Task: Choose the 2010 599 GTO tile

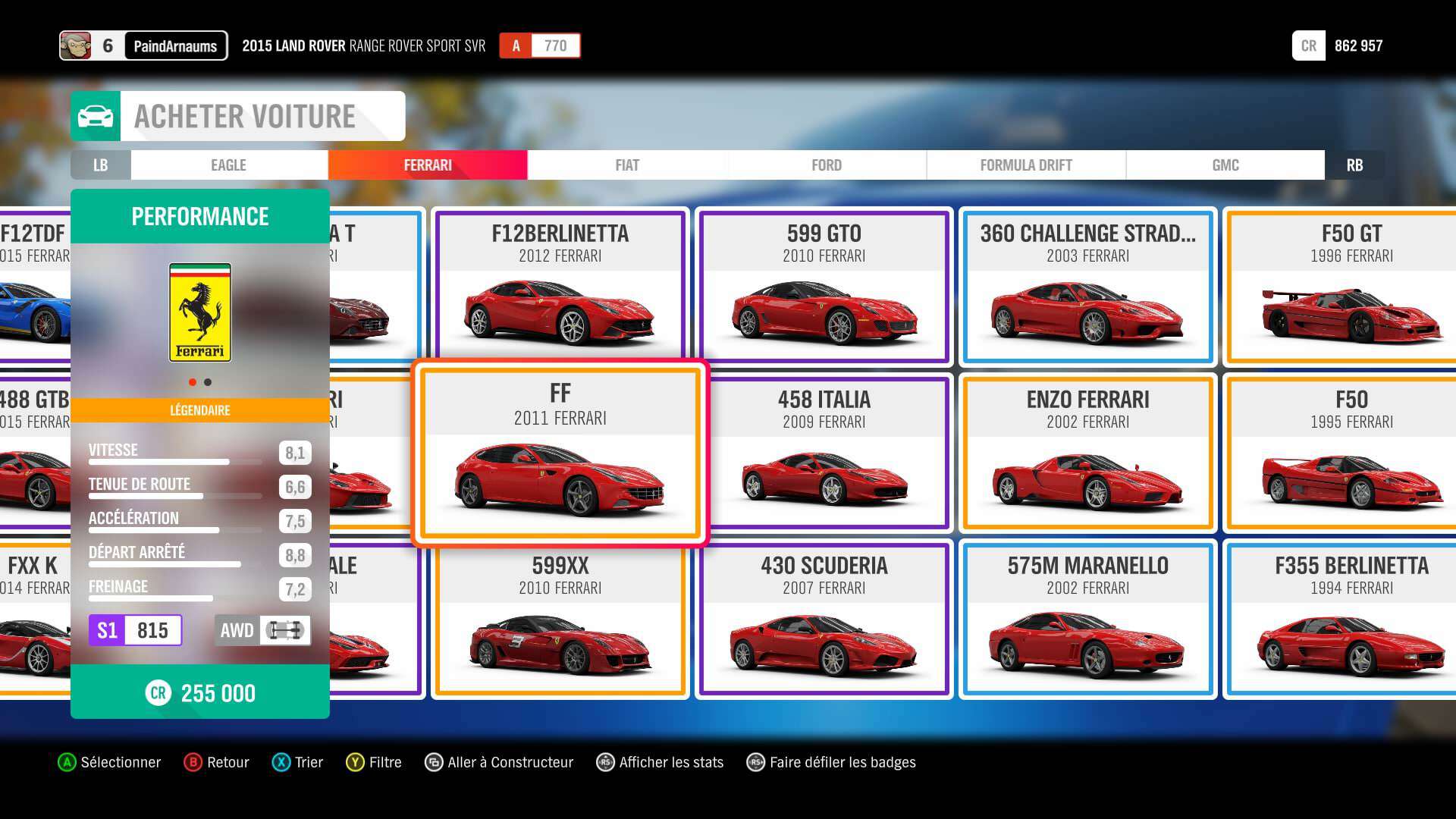Action: [x=824, y=287]
